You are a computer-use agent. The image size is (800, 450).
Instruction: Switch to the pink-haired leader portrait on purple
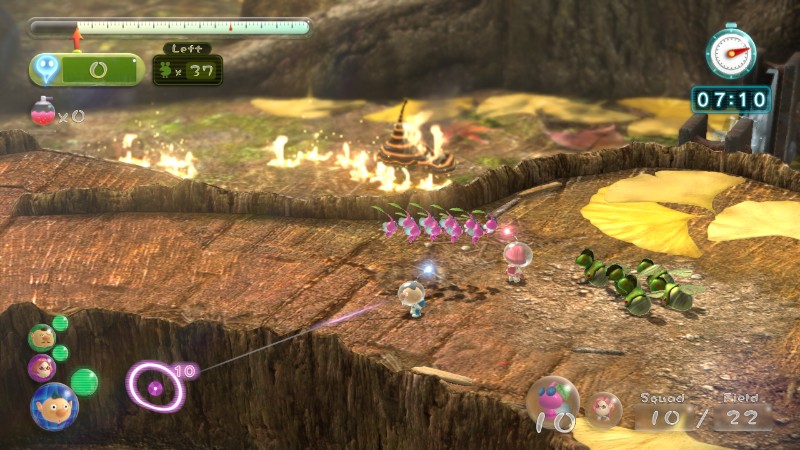pyautogui.click(x=41, y=367)
